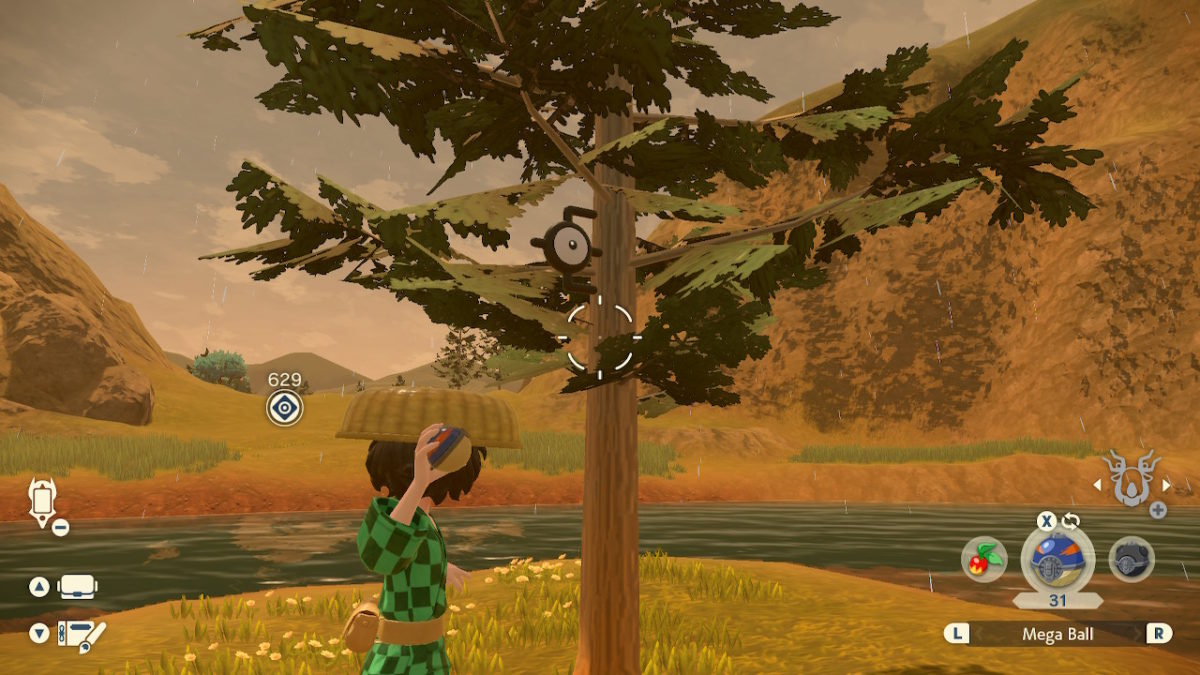This screenshot has width=1200, height=675.
Task: Click the swap arrows above the Mega Ball
Action: [1071, 521]
